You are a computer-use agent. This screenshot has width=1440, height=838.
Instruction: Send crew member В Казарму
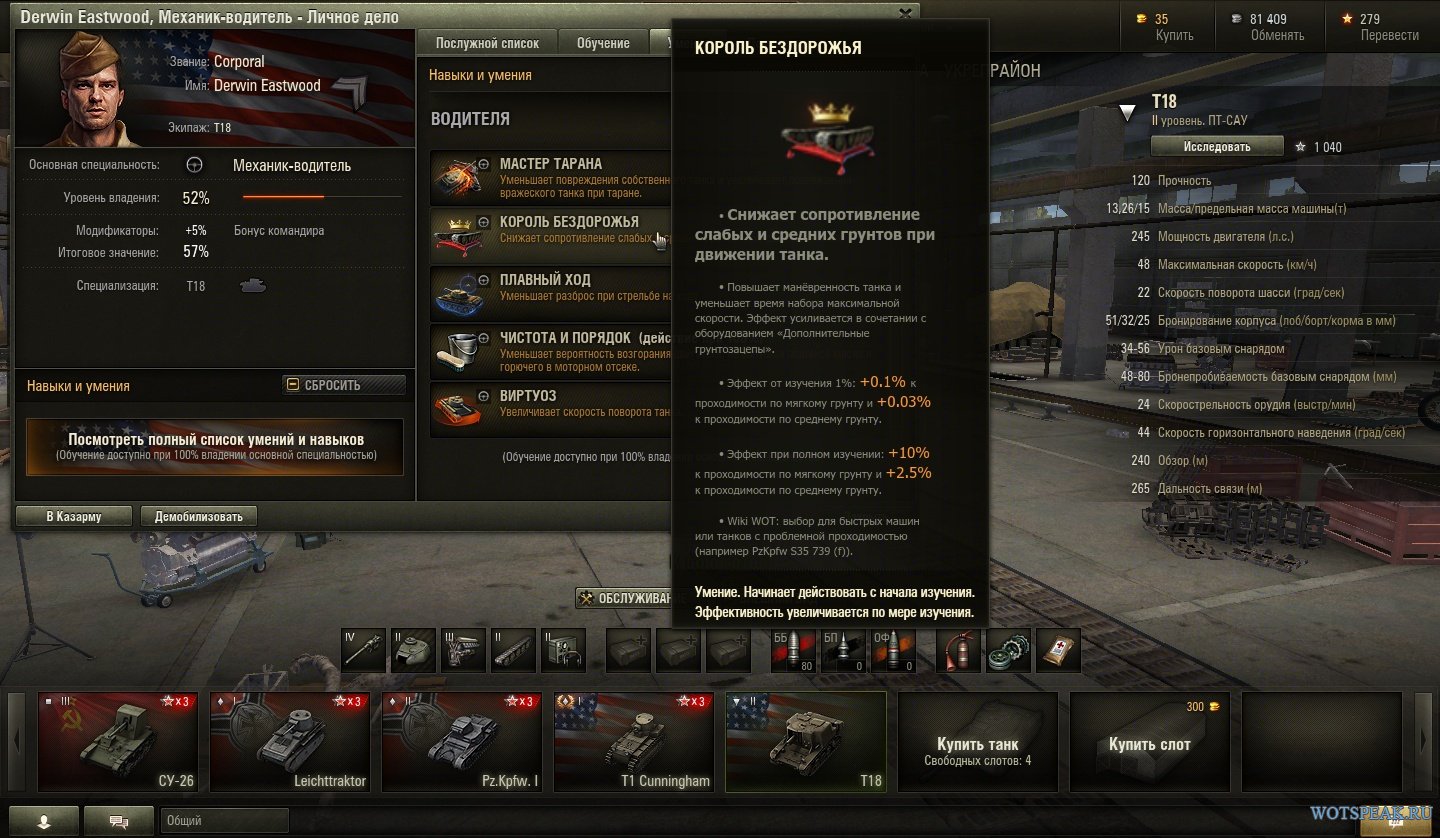[x=74, y=516]
